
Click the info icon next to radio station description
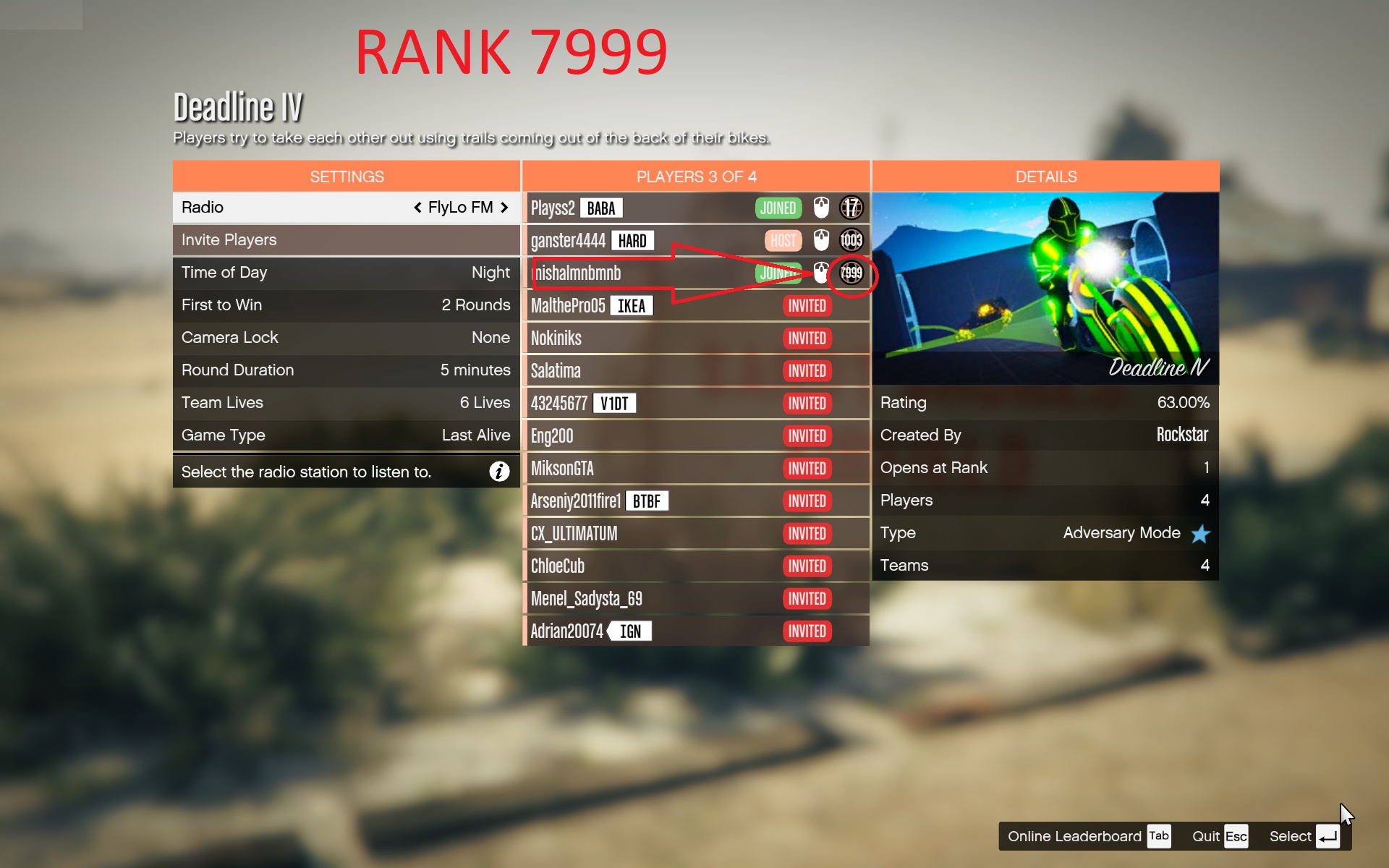pyautogui.click(x=498, y=471)
